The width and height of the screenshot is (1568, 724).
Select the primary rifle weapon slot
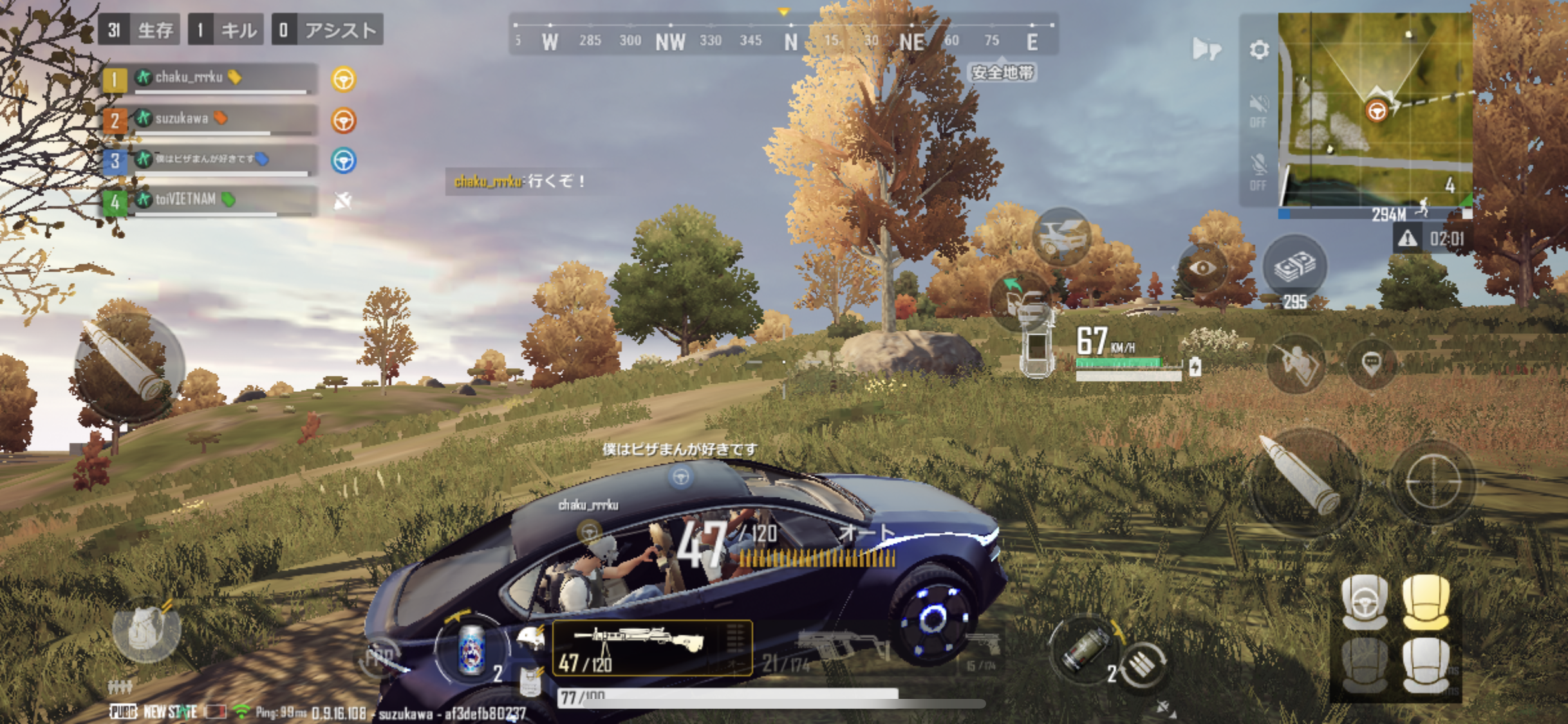[651, 647]
